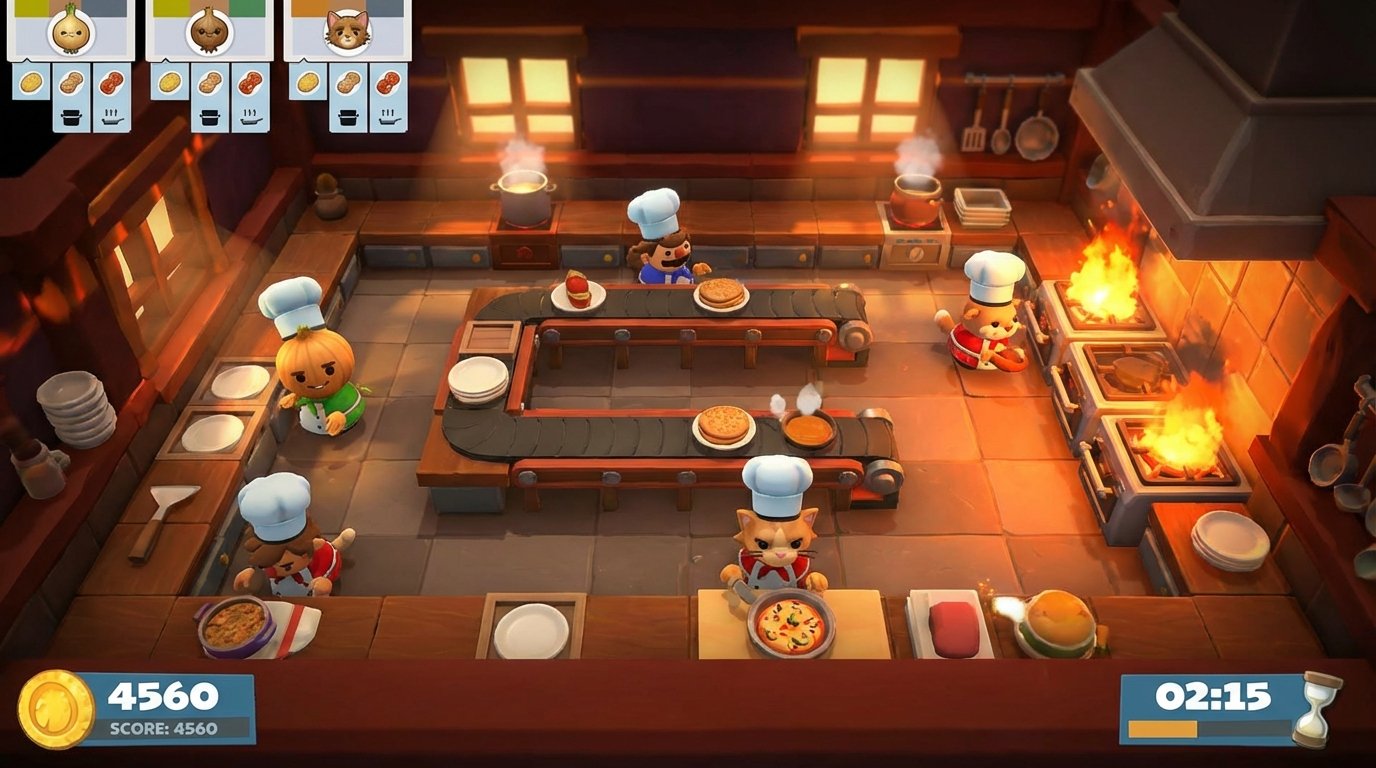
Task: Select the cat avatar order ticket
Action: (347, 31)
